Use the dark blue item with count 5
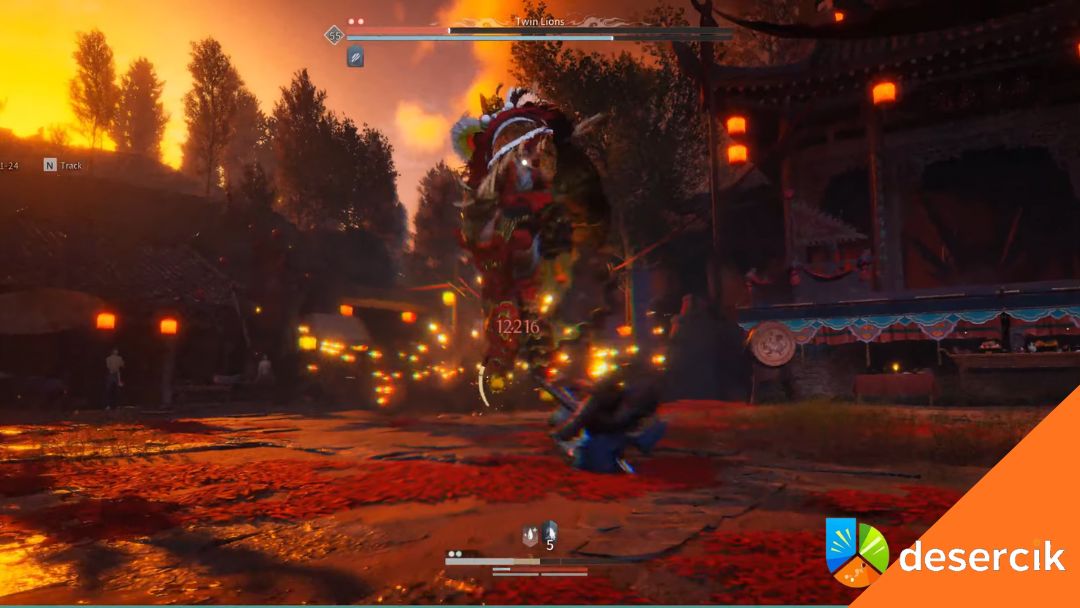Image resolution: width=1080 pixels, height=608 pixels. [x=549, y=533]
